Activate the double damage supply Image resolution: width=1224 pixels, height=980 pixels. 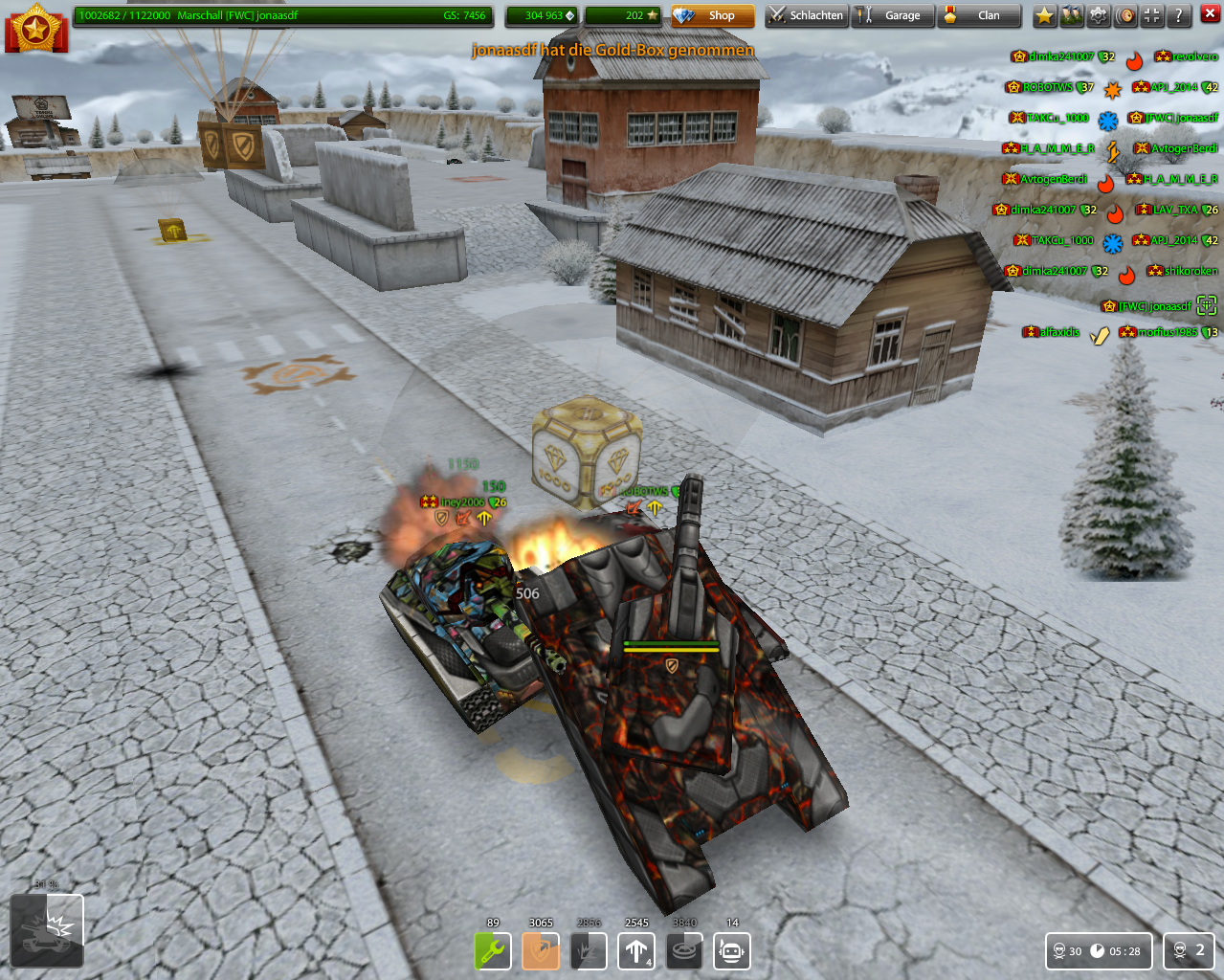589,951
